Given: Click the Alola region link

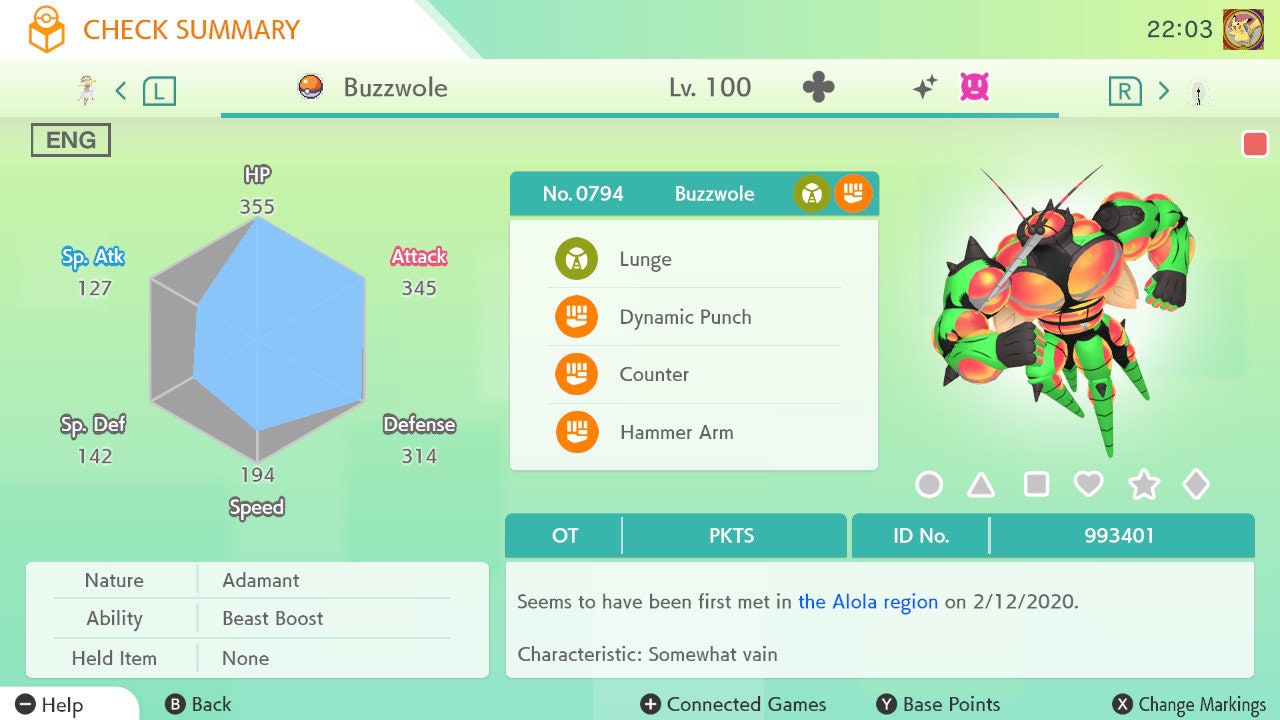Looking at the screenshot, I should 868,602.
